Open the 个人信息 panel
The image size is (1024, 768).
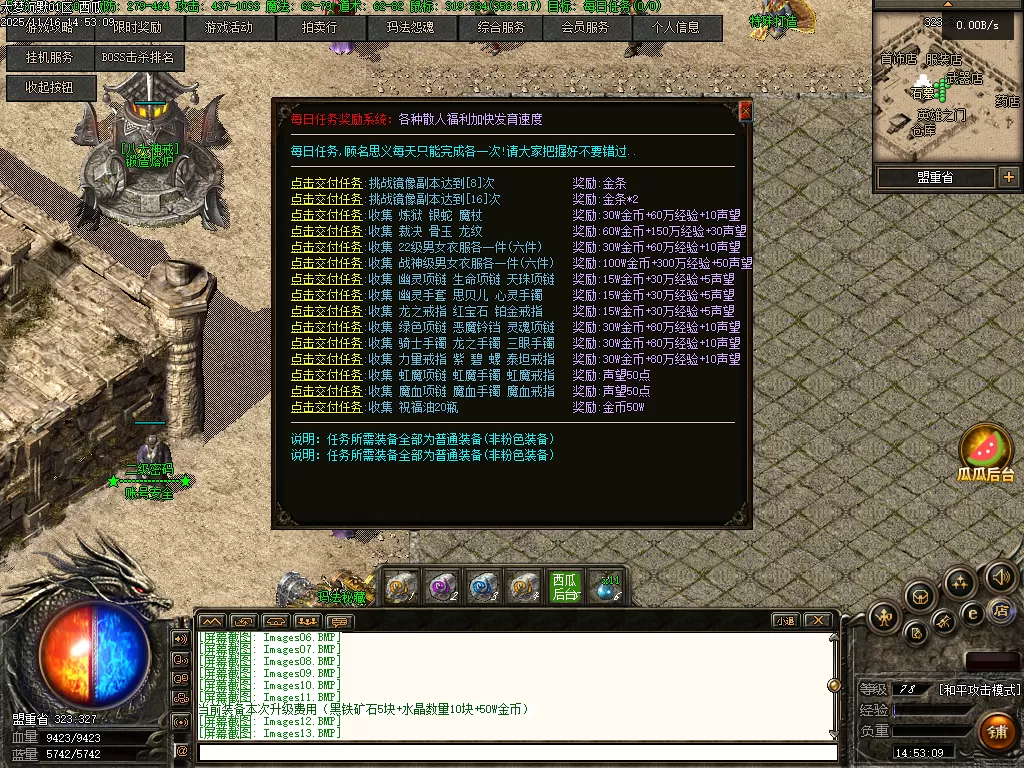(x=677, y=28)
